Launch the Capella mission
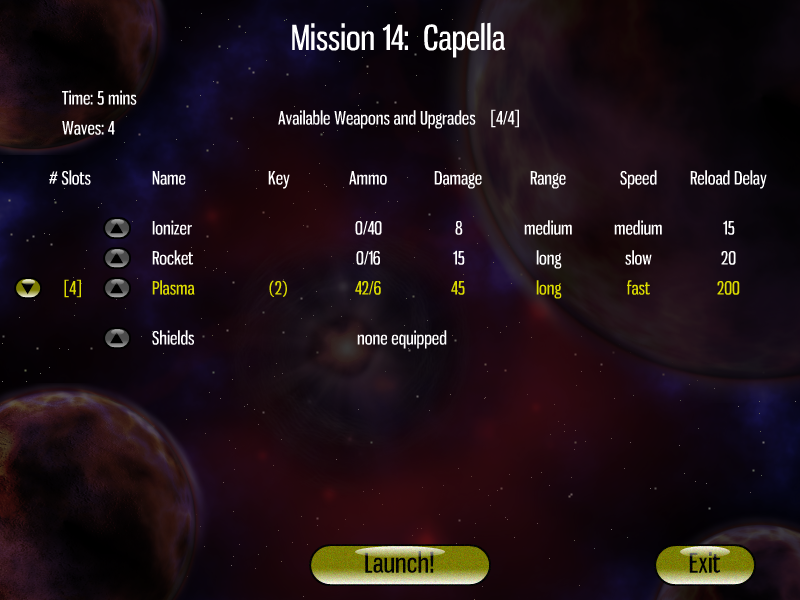The image size is (800, 600). point(399,563)
